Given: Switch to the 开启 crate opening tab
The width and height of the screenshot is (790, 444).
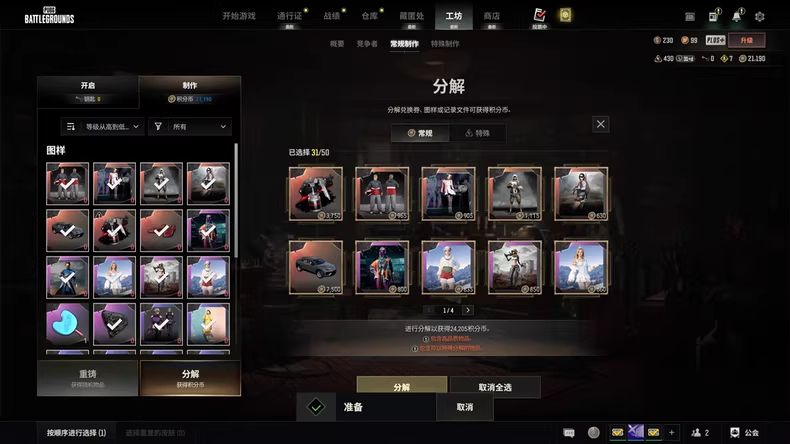Looking at the screenshot, I should [88, 91].
